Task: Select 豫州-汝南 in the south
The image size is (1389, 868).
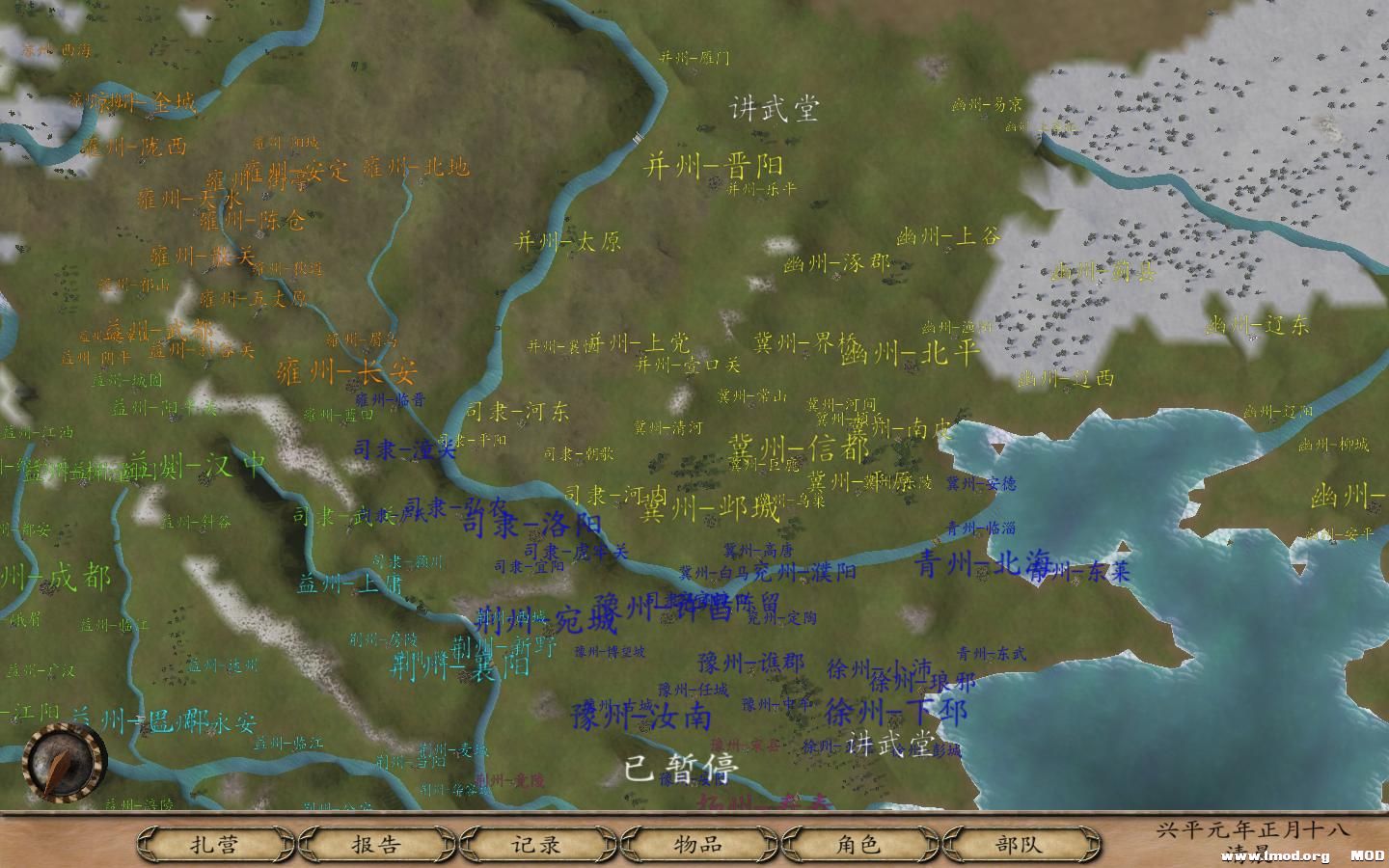Action: 643,718
